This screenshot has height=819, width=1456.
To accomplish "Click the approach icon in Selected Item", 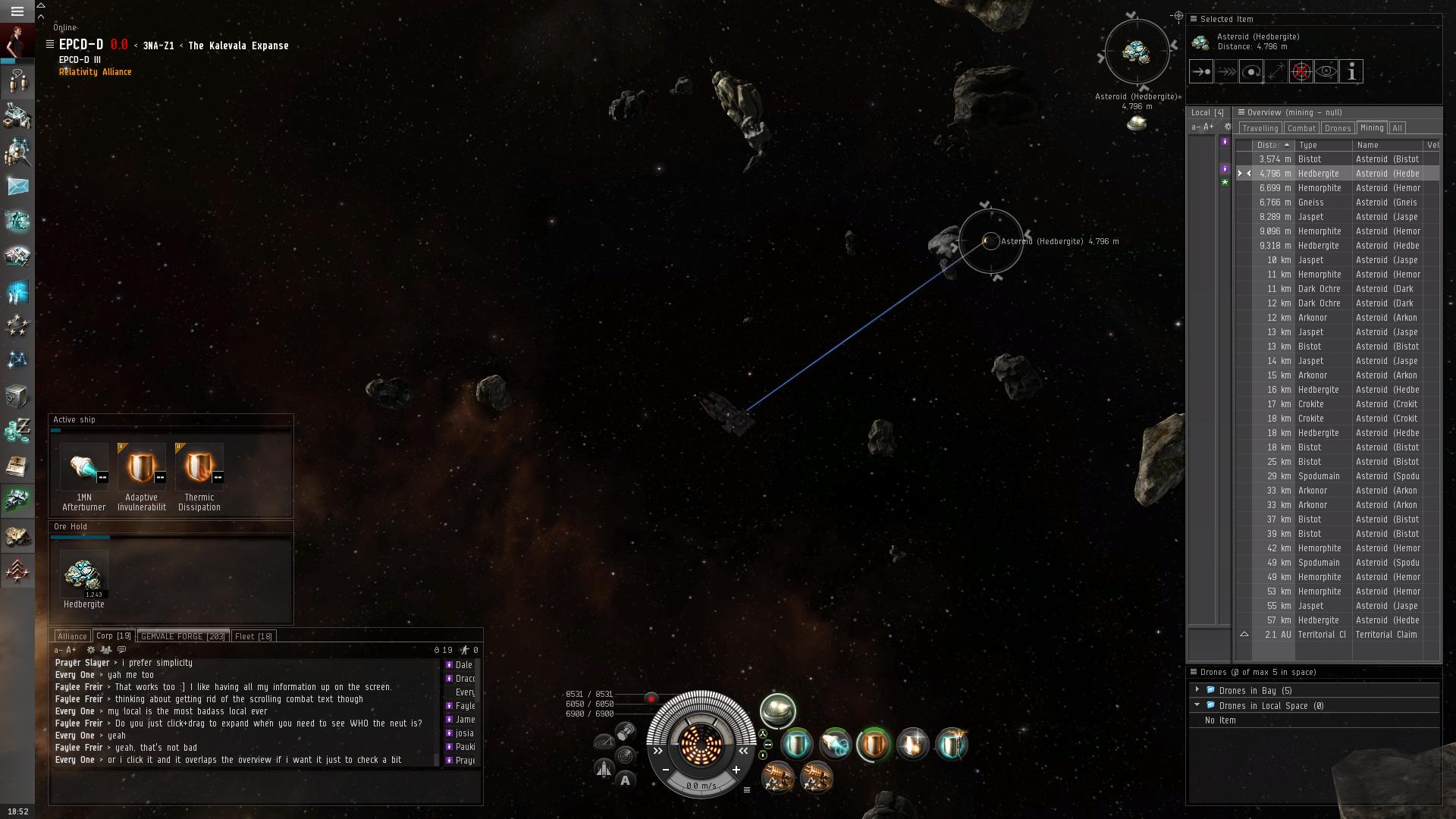I will click(1201, 72).
